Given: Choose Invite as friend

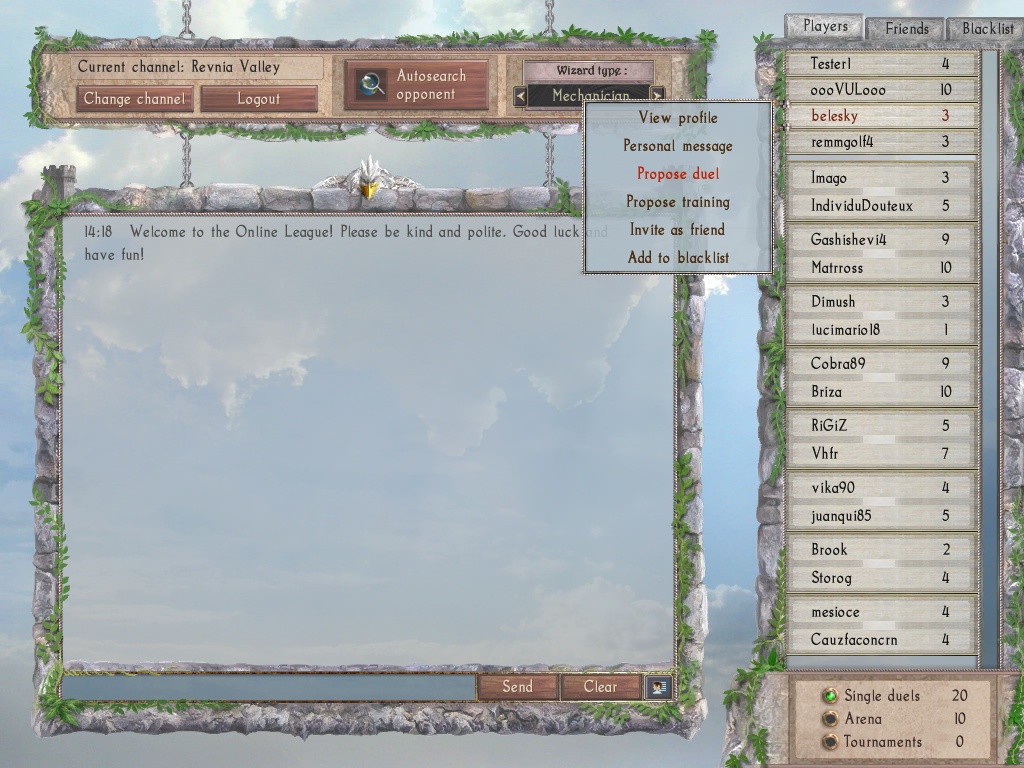Looking at the screenshot, I should point(678,230).
